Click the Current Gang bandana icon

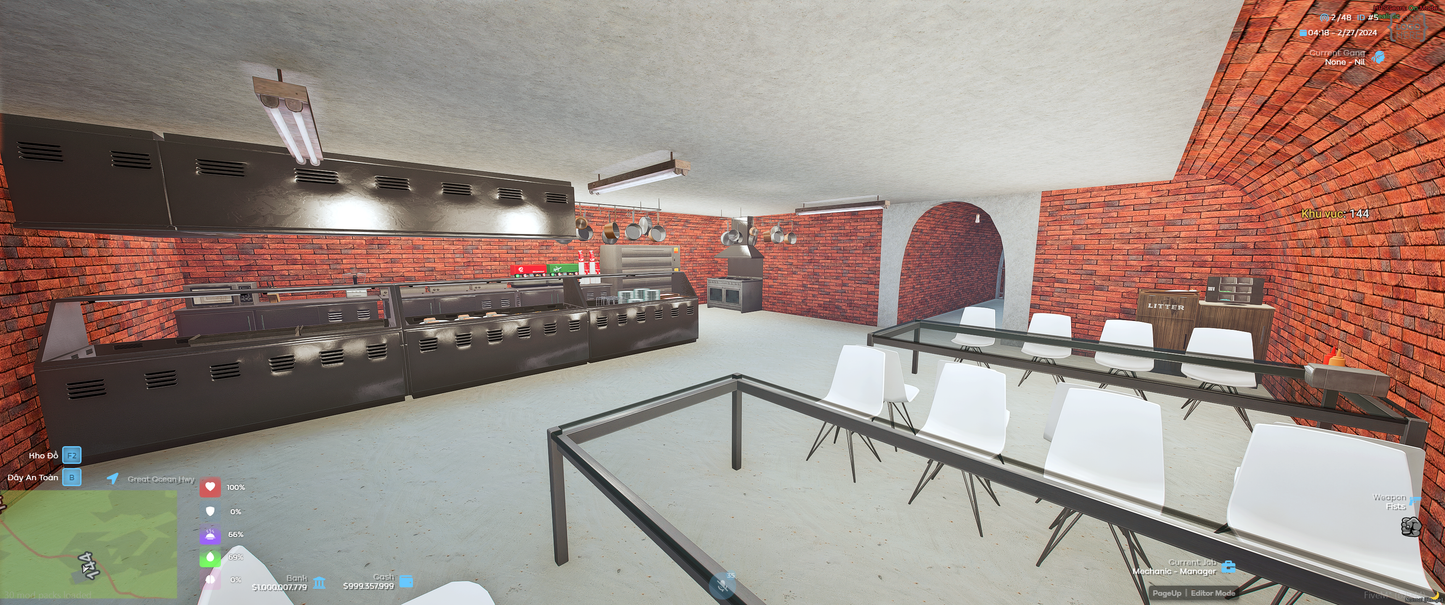[1379, 57]
